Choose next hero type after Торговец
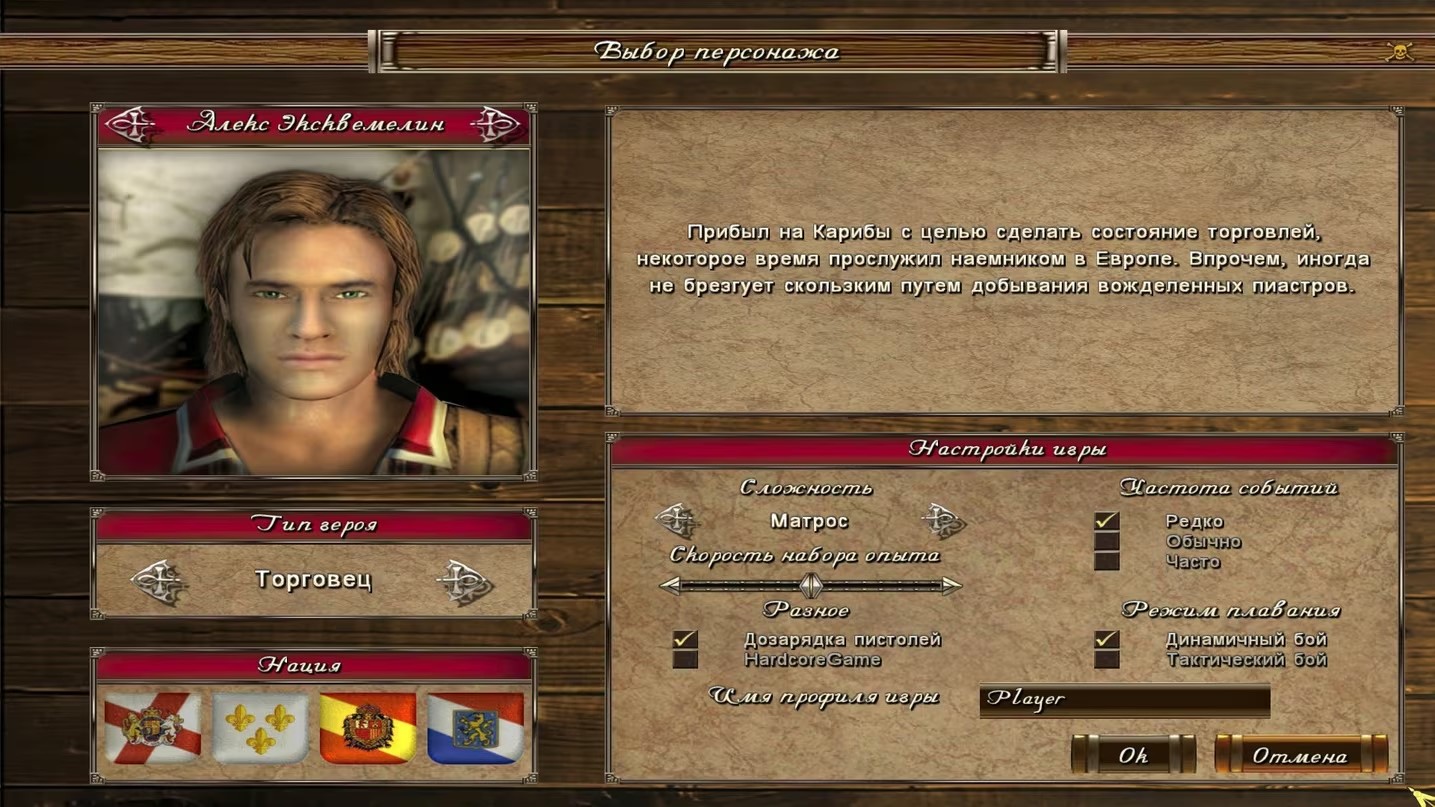The height and width of the screenshot is (807, 1435). 465,581
